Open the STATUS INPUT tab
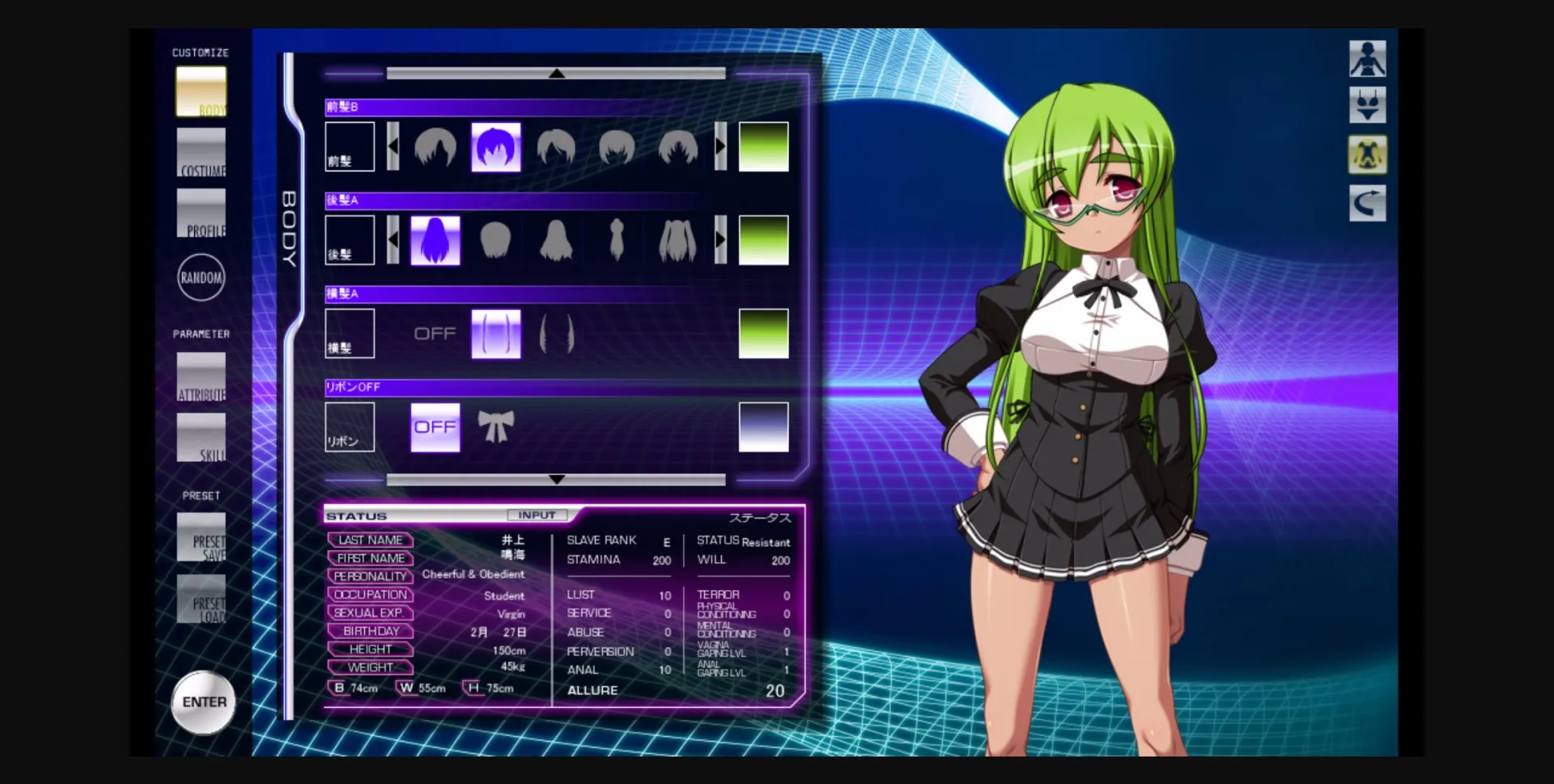1554x784 pixels. click(537, 515)
